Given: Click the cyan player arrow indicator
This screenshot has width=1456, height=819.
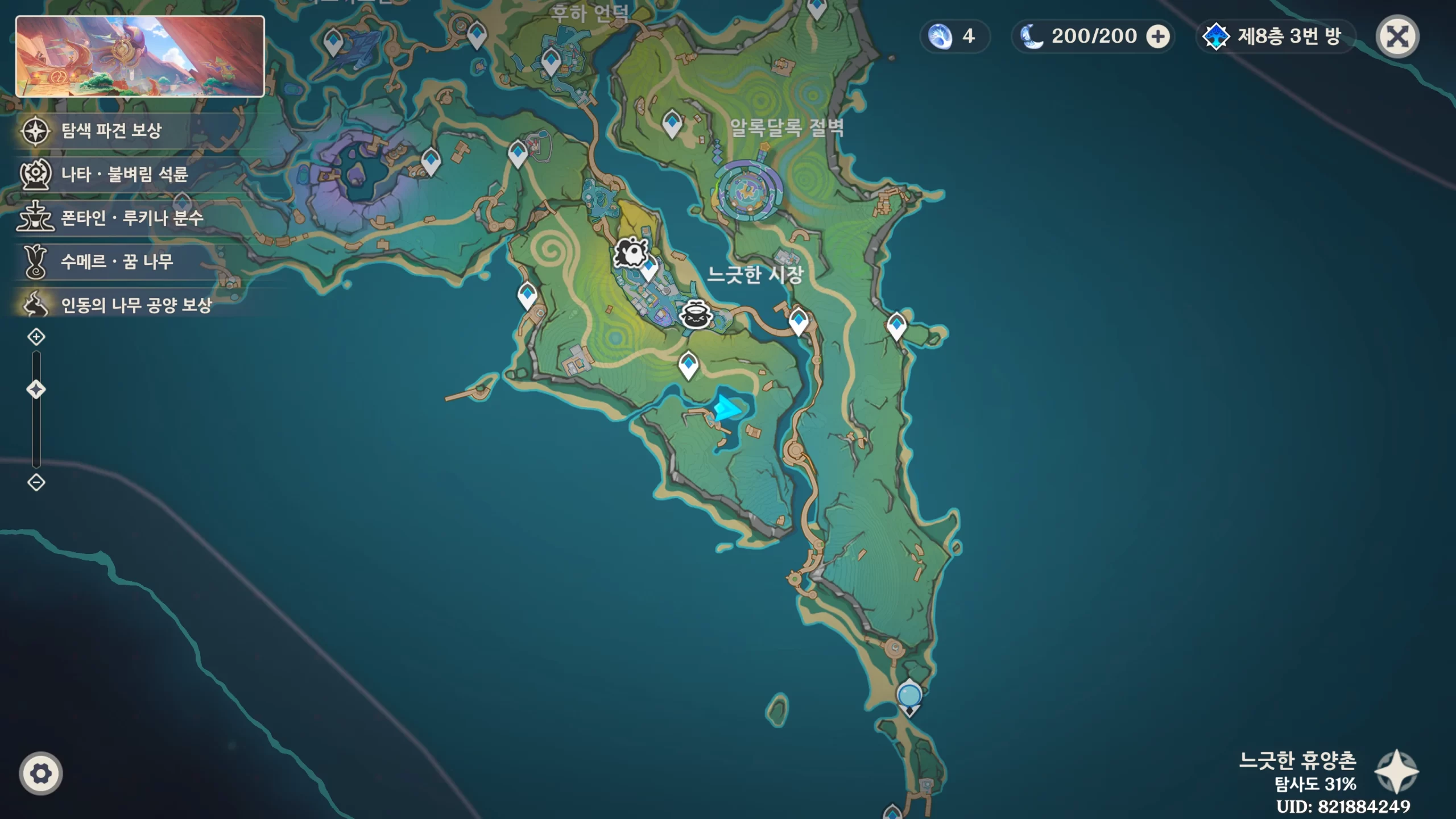Looking at the screenshot, I should (727, 408).
